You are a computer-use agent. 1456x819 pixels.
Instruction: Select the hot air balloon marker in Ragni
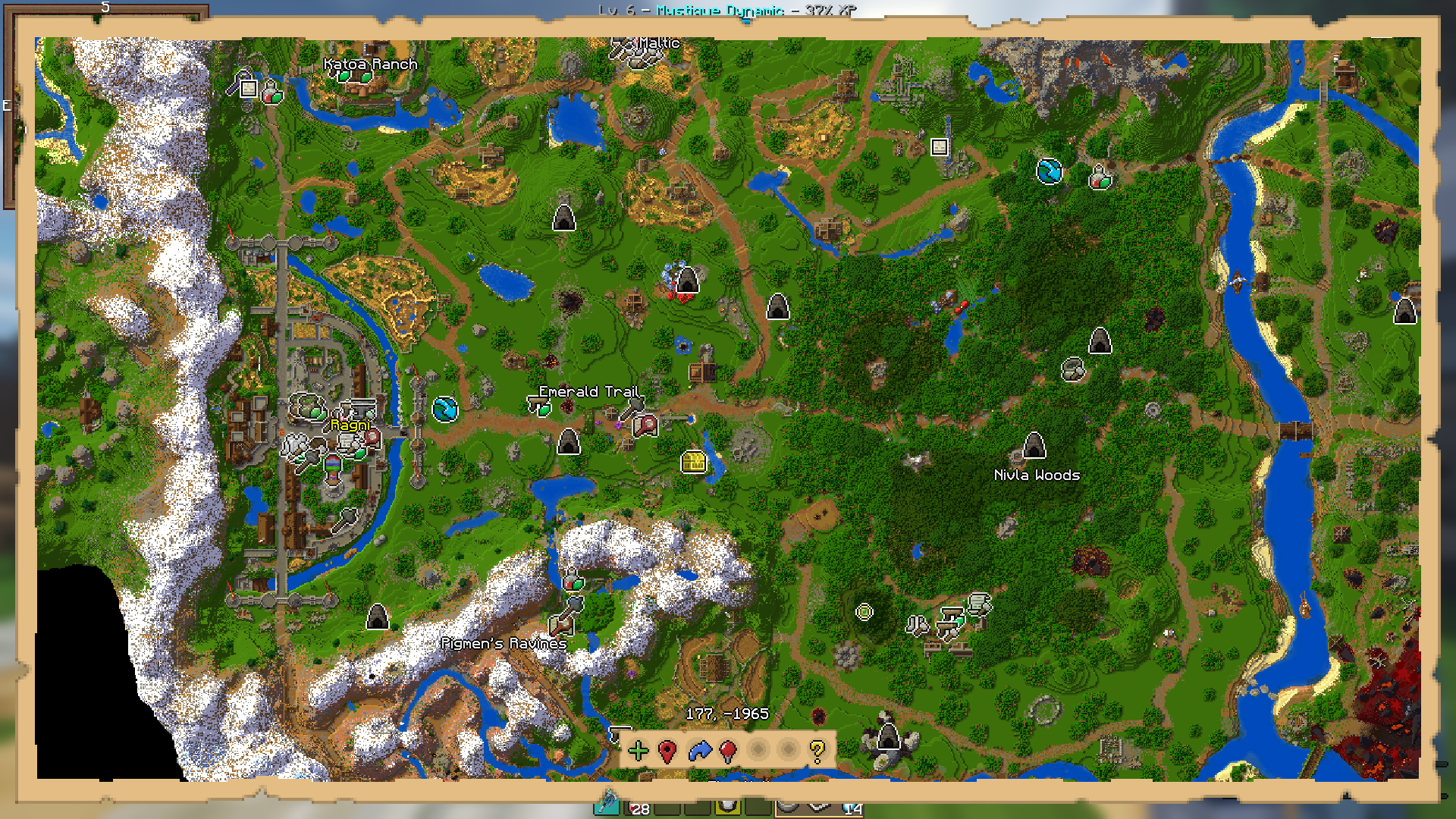333,466
